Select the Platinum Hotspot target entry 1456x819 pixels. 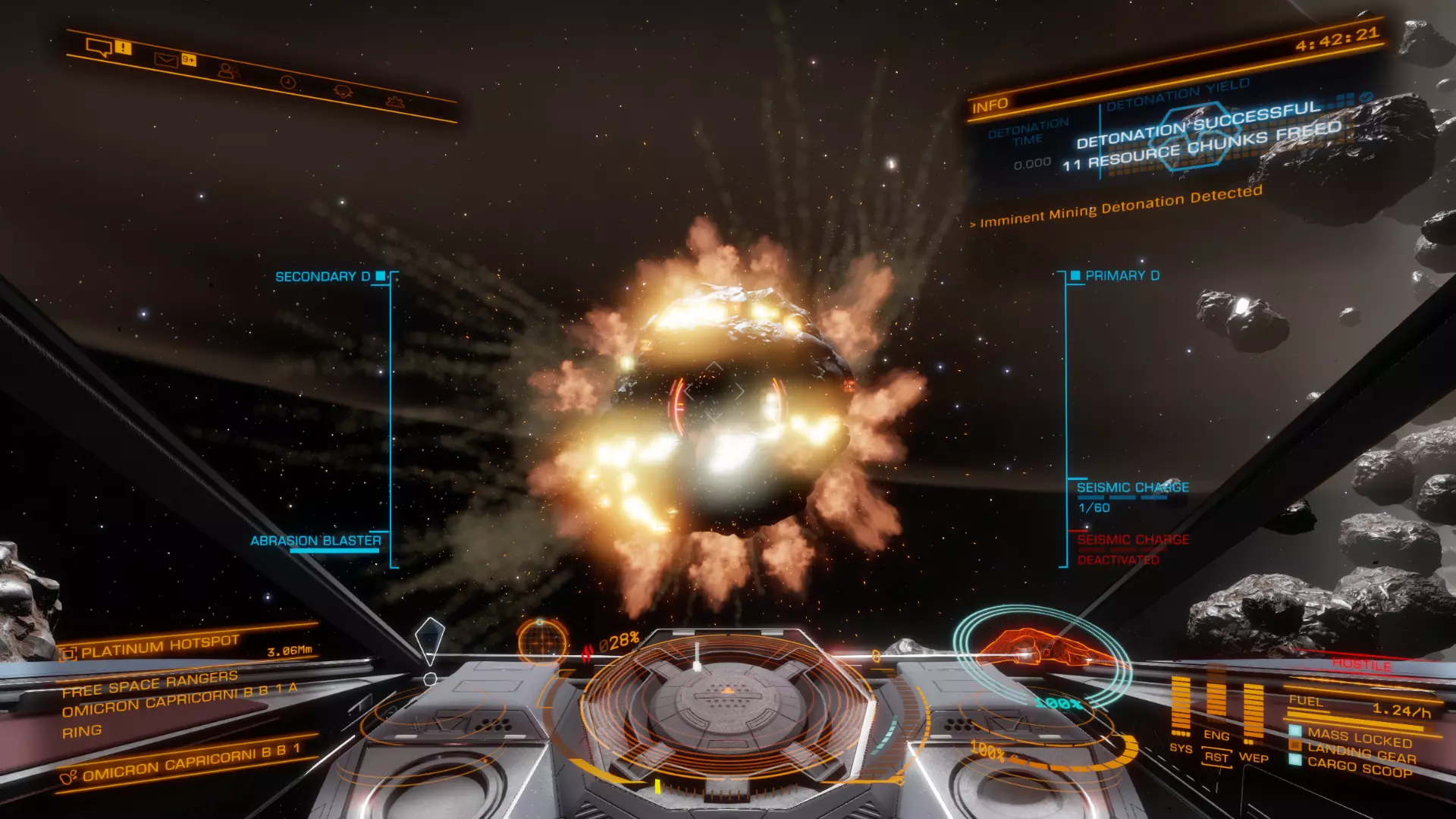coord(160,647)
